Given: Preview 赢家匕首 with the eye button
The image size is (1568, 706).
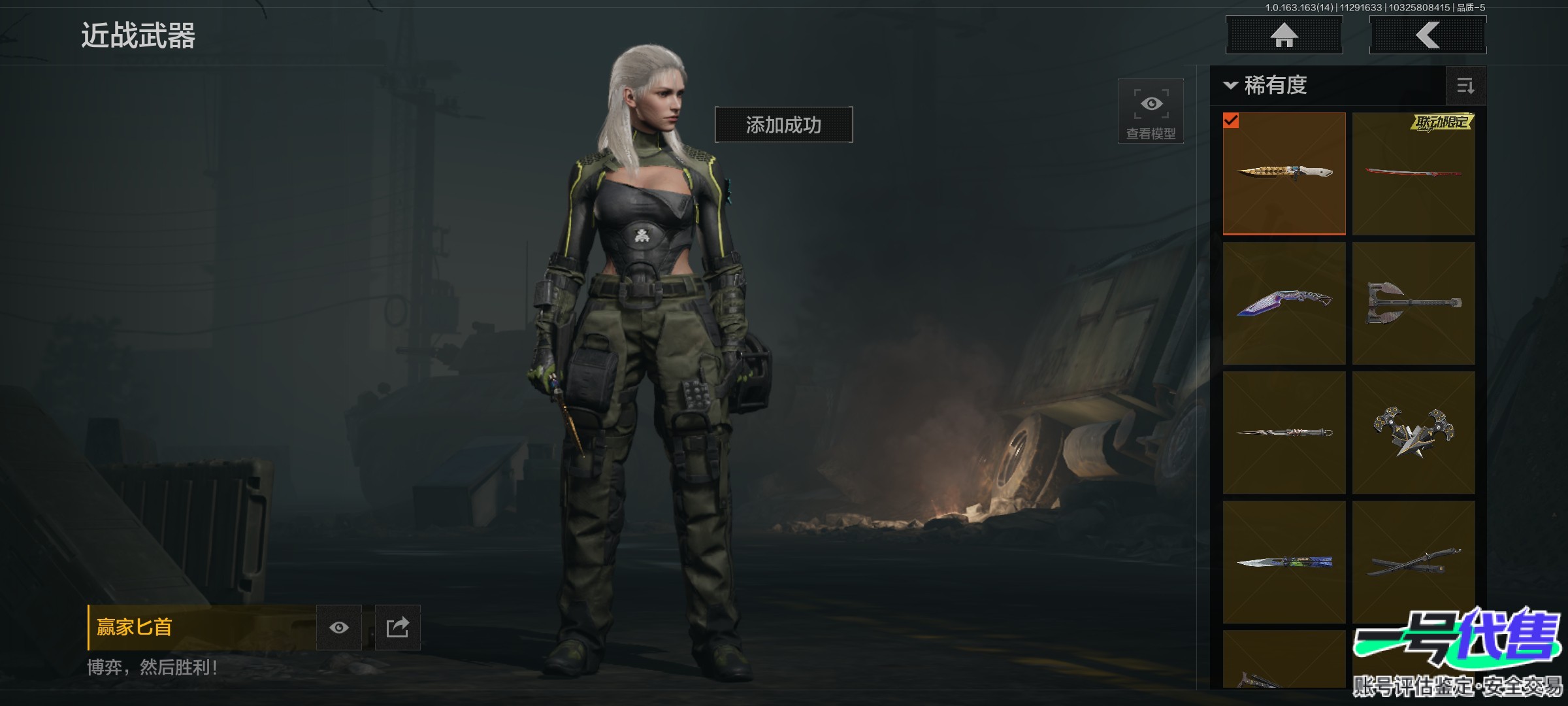Looking at the screenshot, I should click(338, 628).
